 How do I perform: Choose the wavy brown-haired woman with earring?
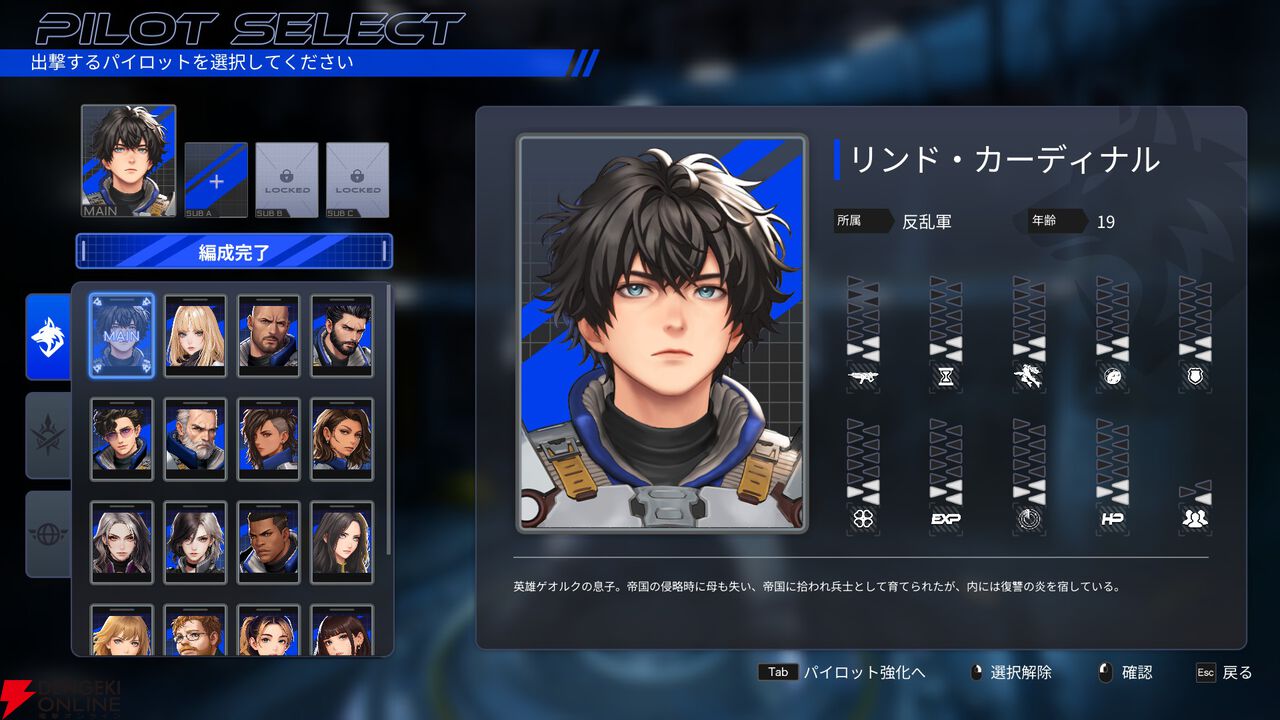342,439
